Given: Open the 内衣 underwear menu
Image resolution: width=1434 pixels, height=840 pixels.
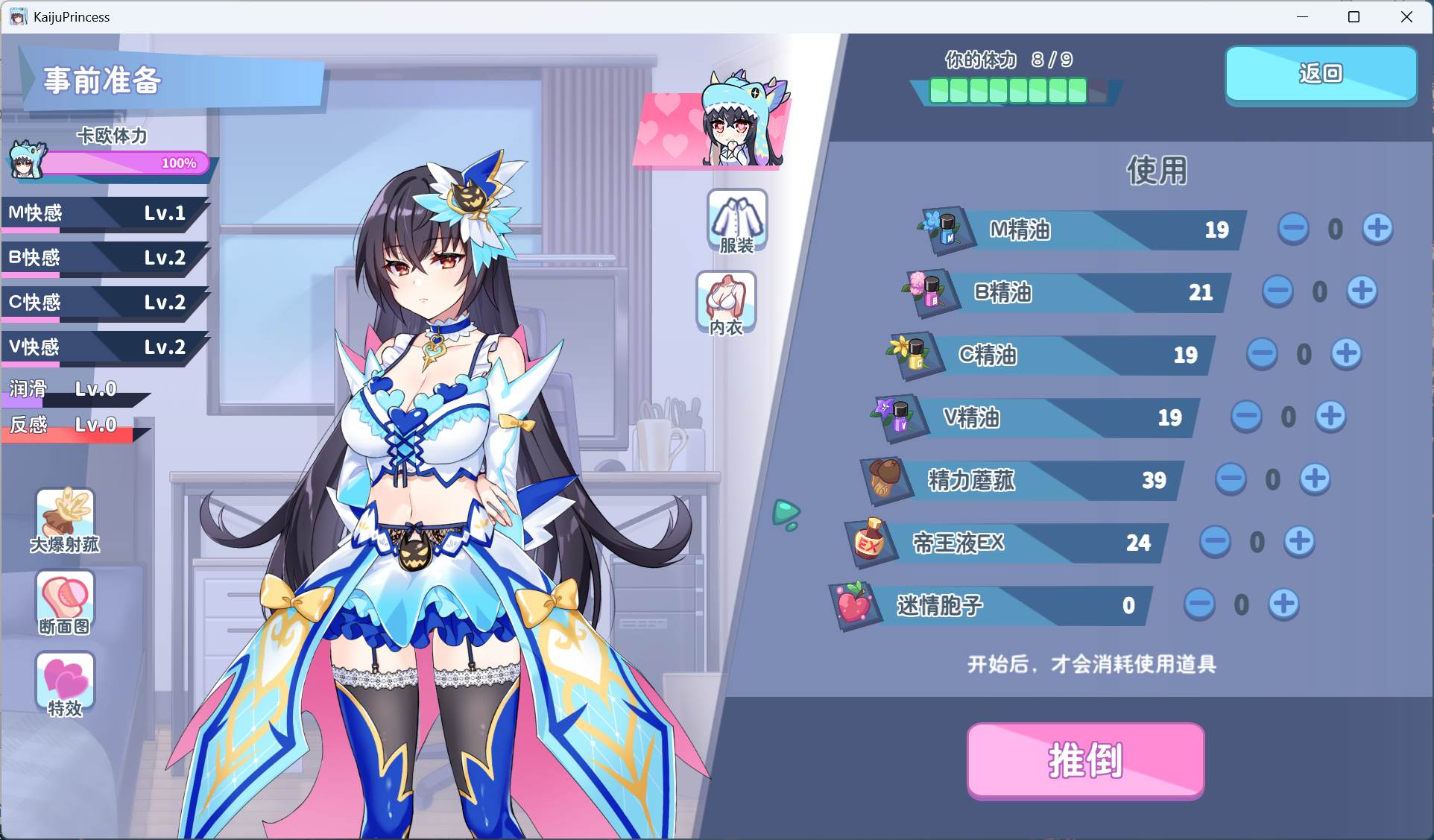Looking at the screenshot, I should (x=726, y=303).
